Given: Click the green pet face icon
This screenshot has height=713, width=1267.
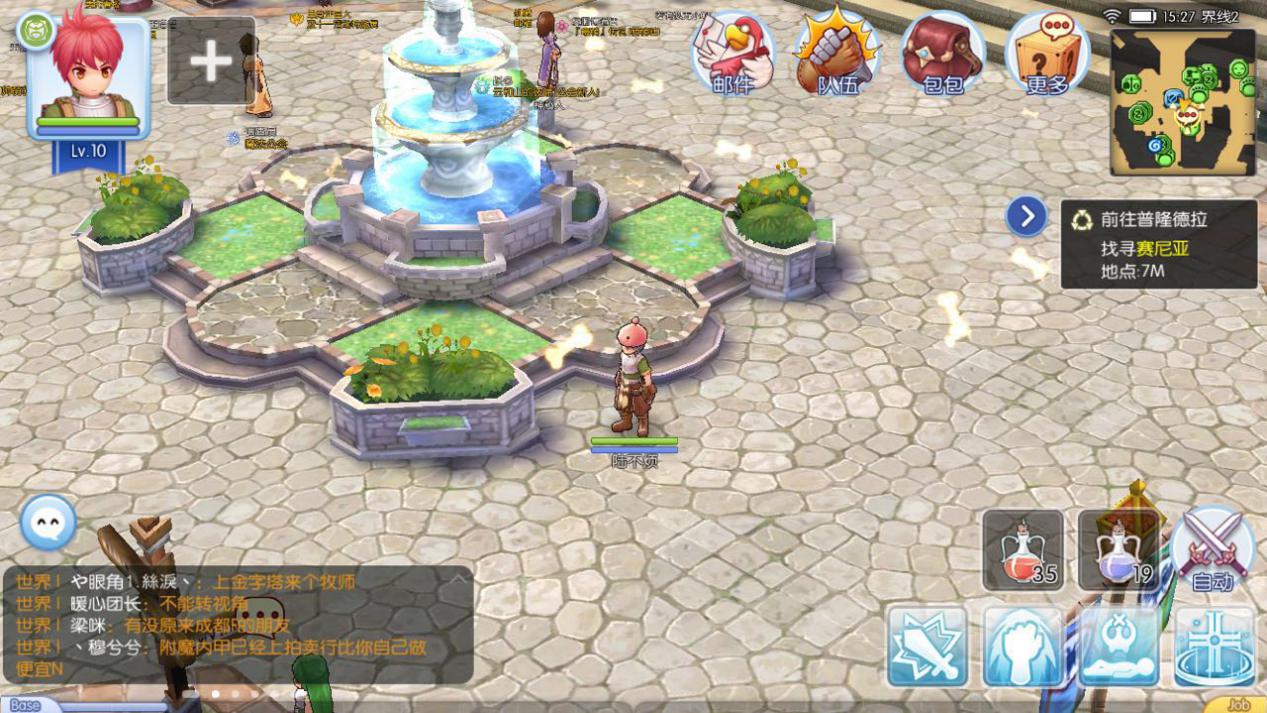Looking at the screenshot, I should coord(36,31).
